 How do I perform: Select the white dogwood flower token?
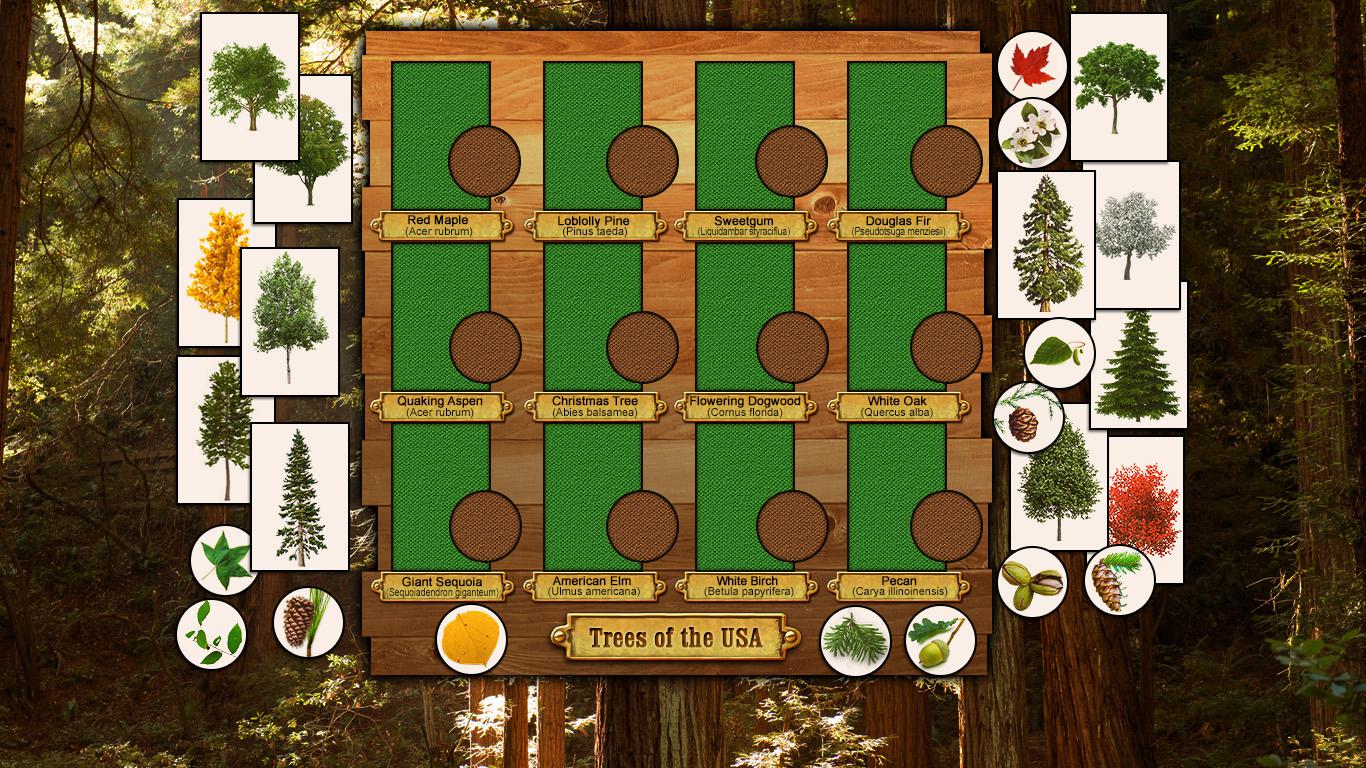pyautogui.click(x=1032, y=134)
